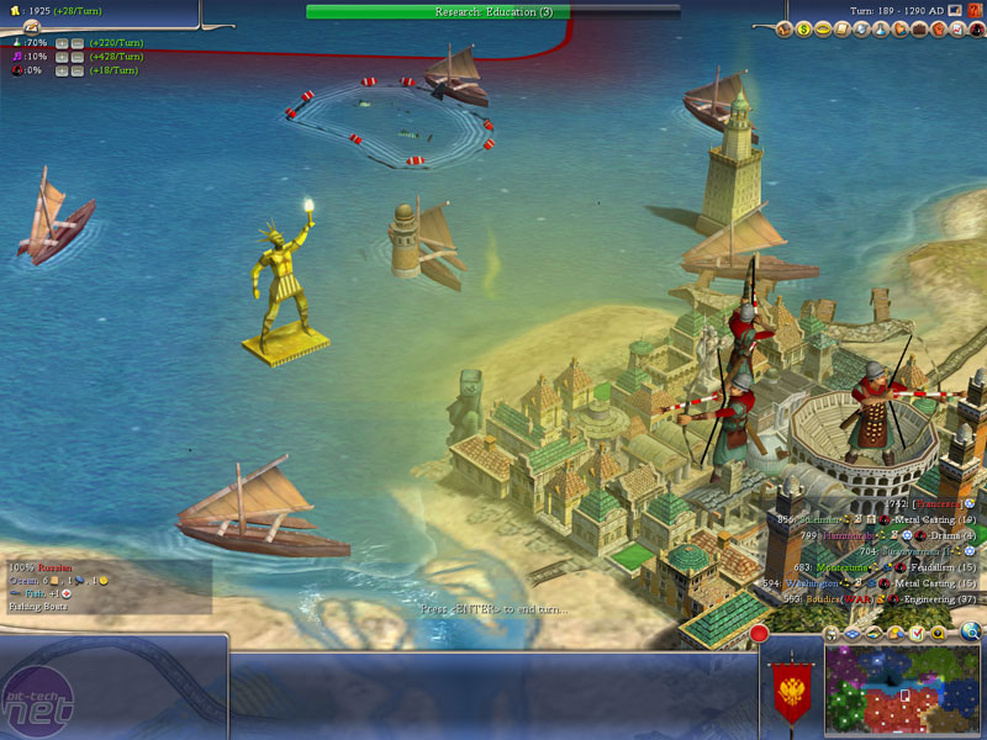Open the domestic advisor house icon
The image size is (987, 740).
tap(785, 29)
